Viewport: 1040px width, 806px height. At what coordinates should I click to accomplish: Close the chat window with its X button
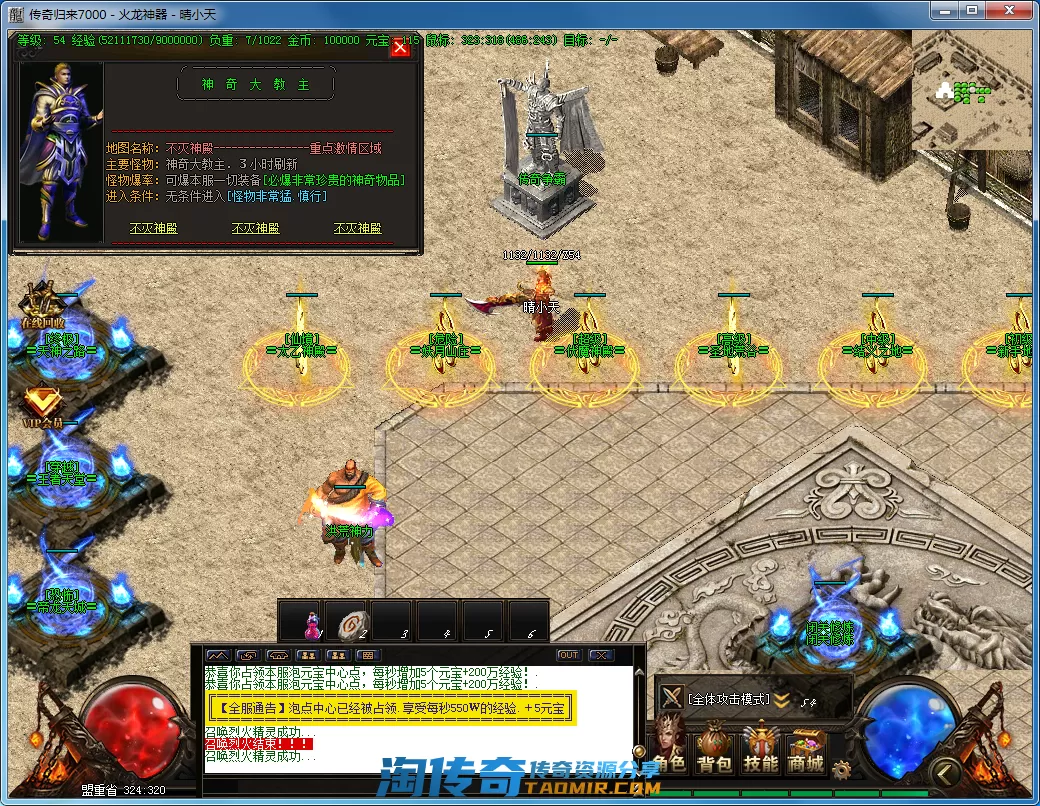point(600,655)
